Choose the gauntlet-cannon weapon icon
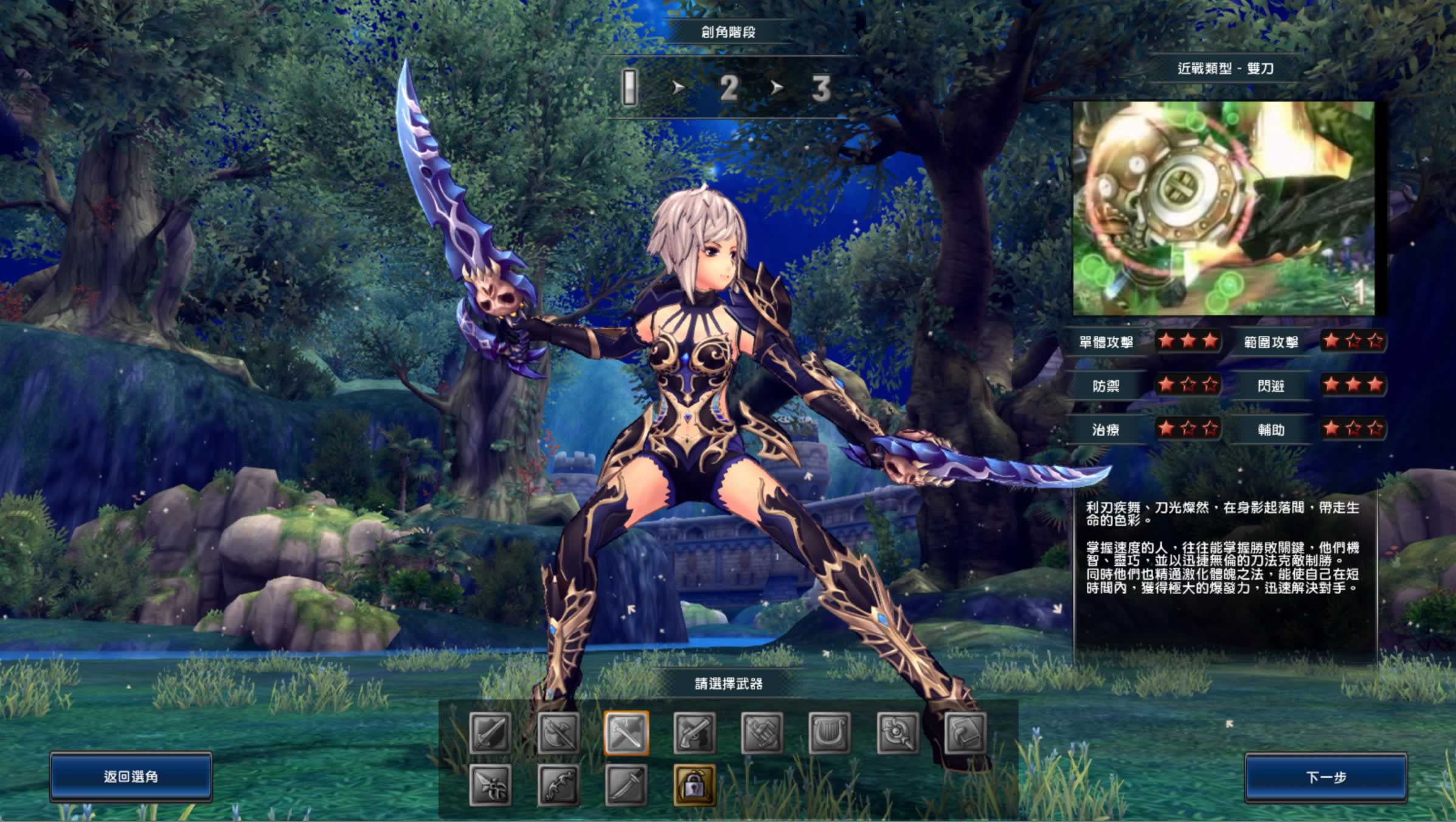This screenshot has height=822, width=1456. (762, 733)
